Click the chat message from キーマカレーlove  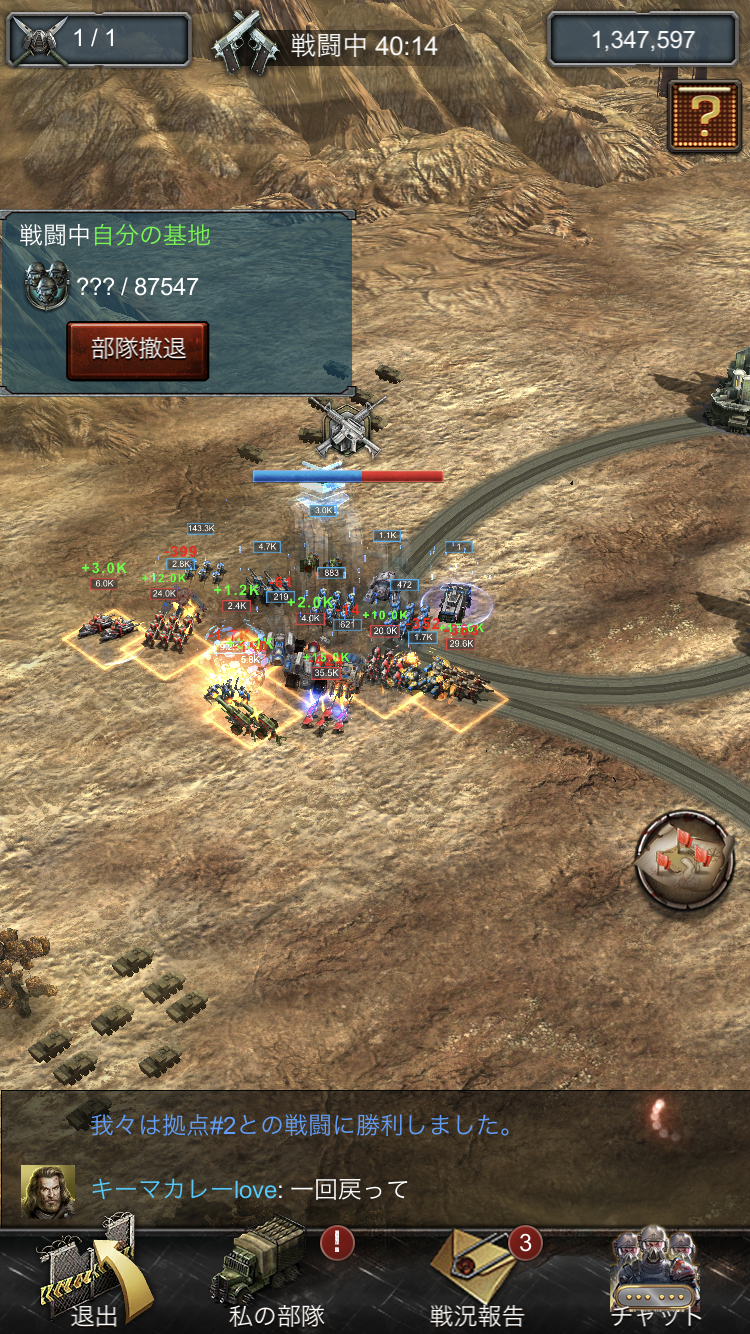click(250, 1189)
